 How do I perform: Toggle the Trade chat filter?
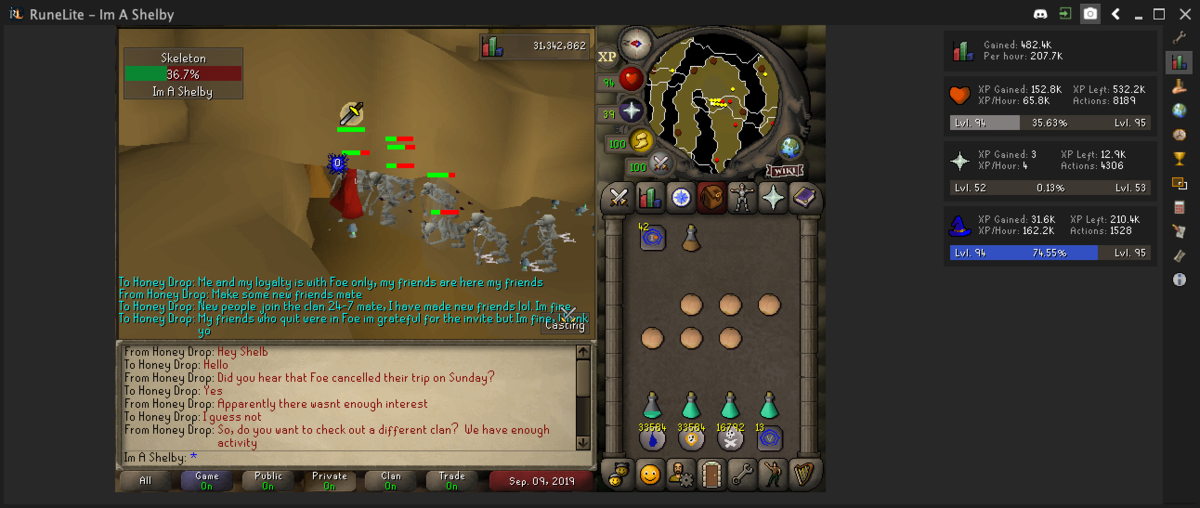coord(452,481)
